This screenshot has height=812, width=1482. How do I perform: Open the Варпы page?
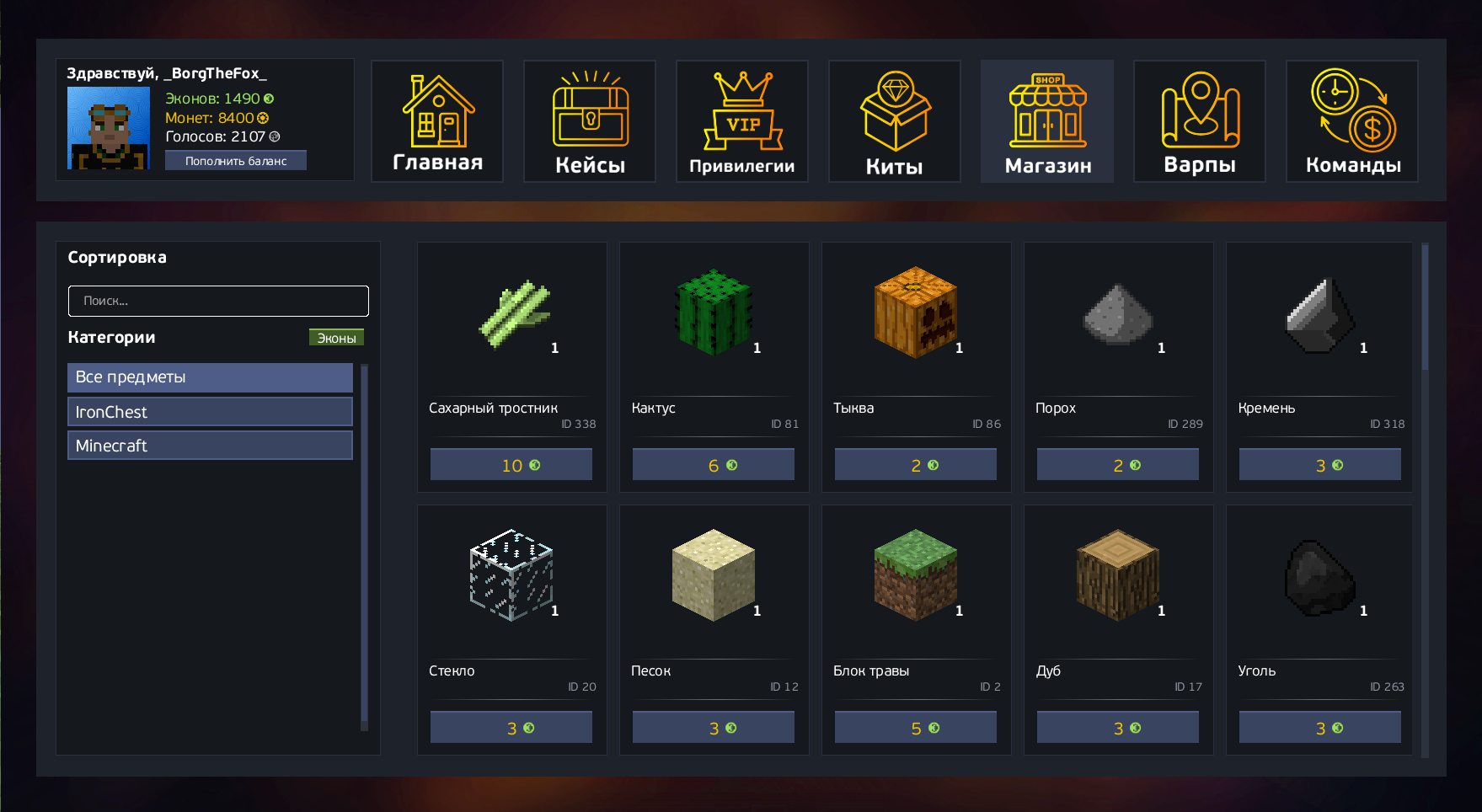pyautogui.click(x=1200, y=121)
